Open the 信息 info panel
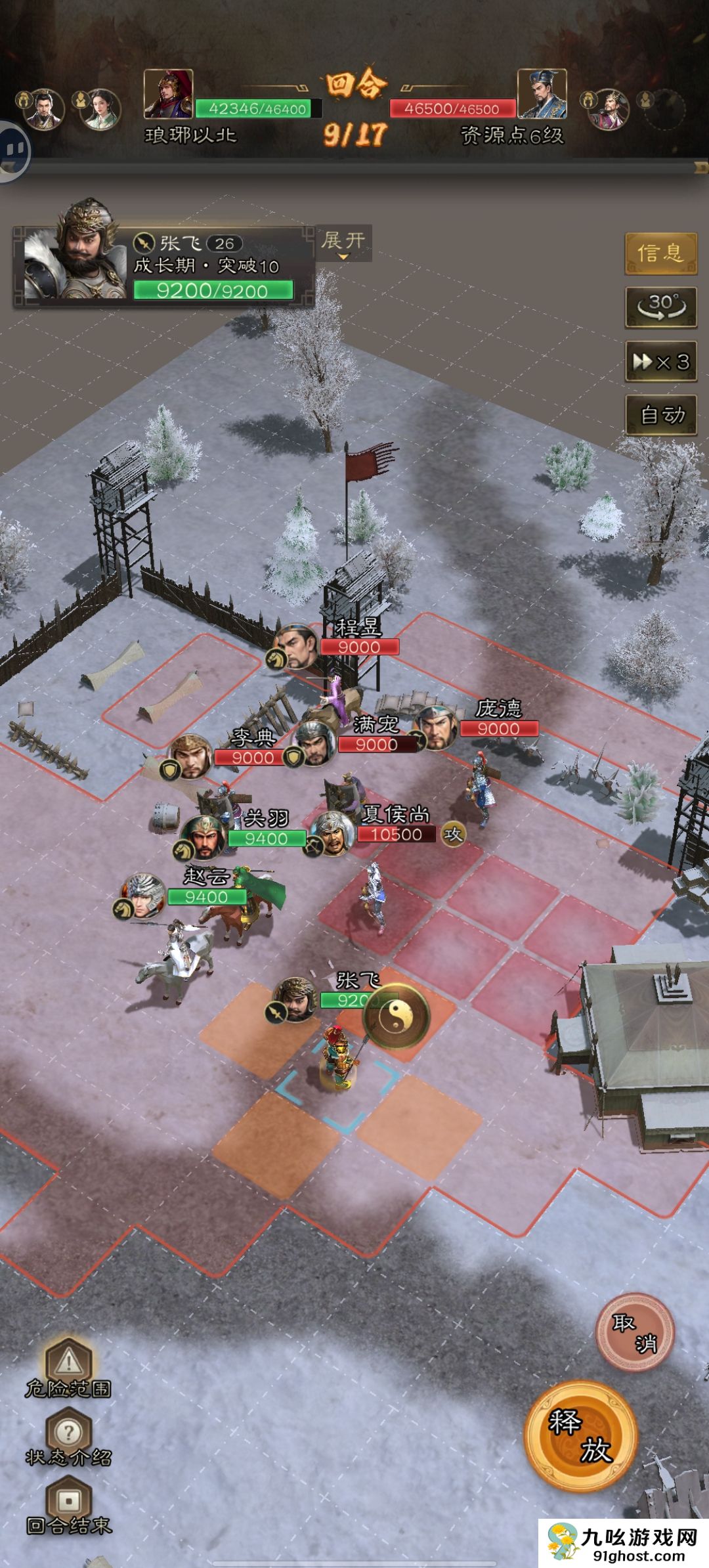This screenshot has height=1568, width=709. click(660, 253)
